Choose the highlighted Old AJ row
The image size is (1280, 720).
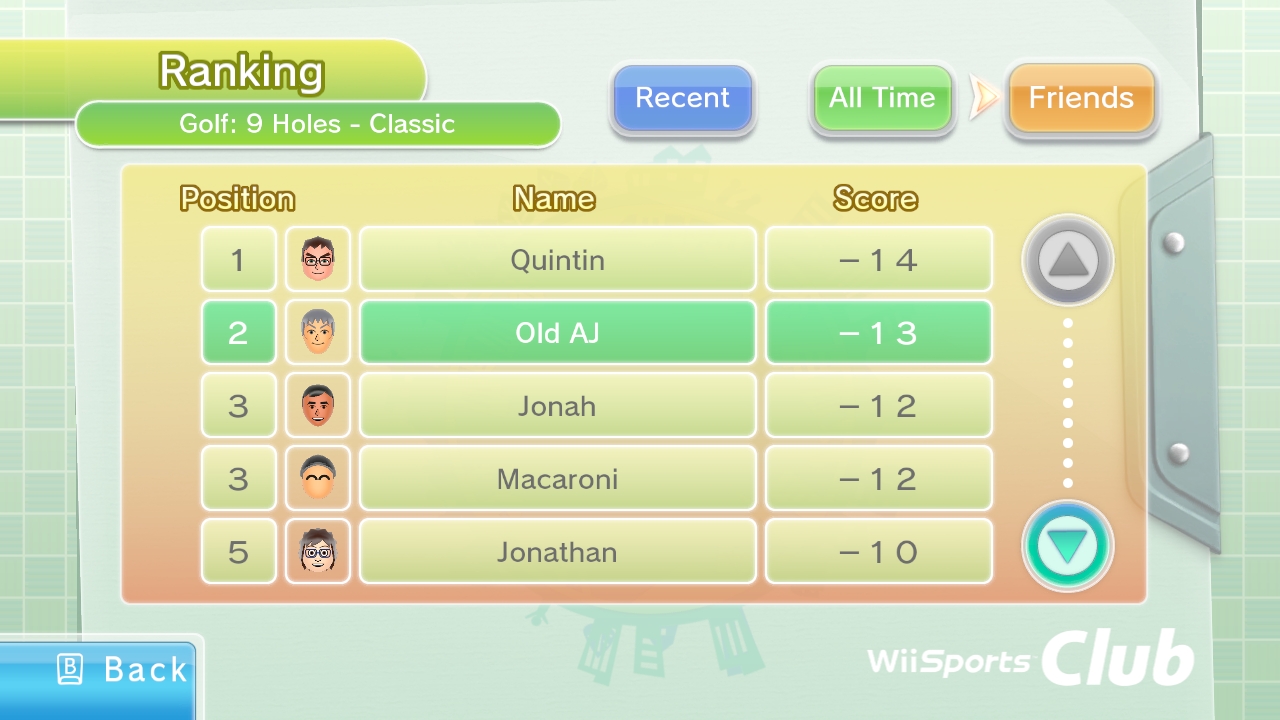(557, 333)
